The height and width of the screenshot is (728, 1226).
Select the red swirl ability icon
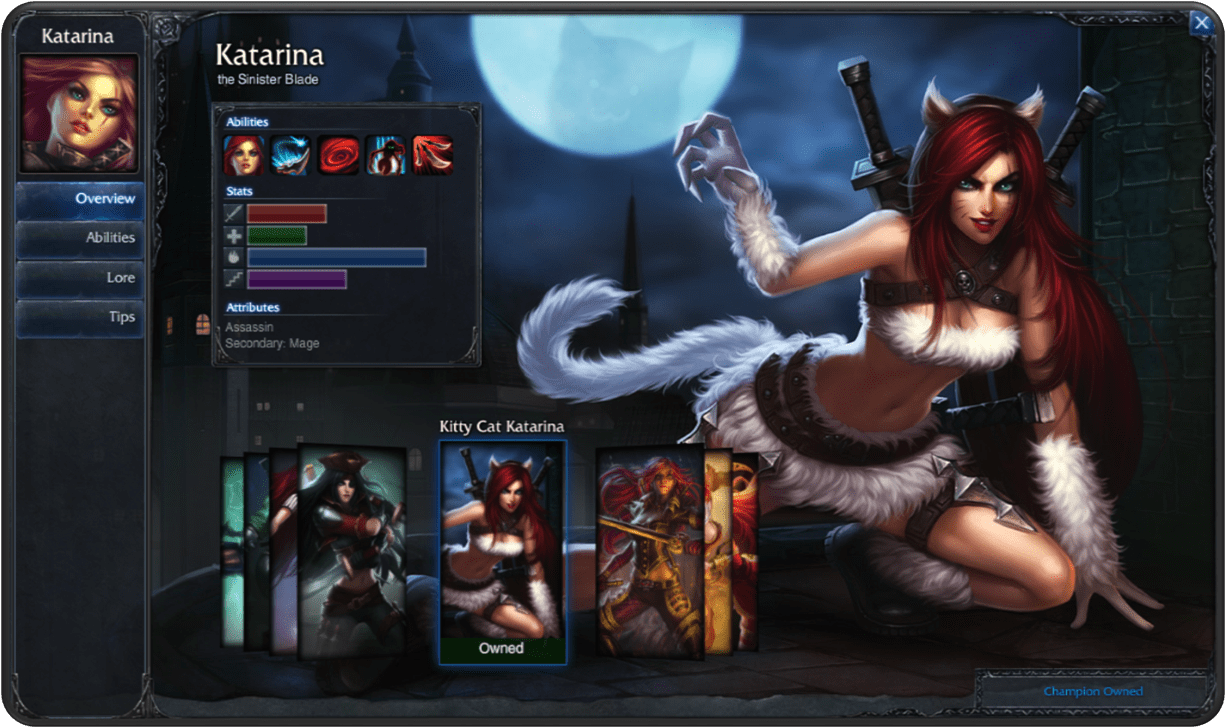pos(338,156)
